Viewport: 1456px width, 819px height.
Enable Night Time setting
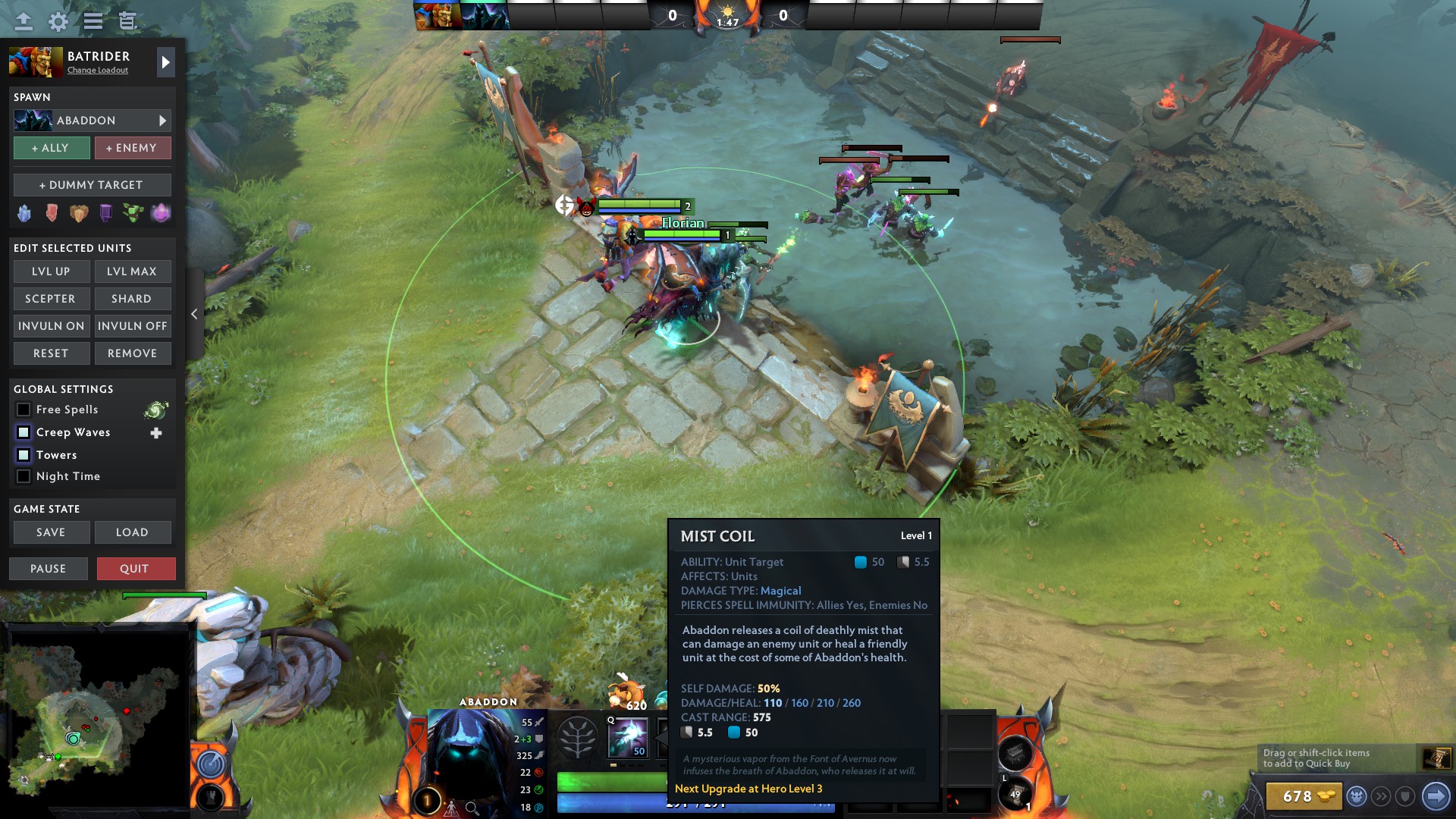24,476
